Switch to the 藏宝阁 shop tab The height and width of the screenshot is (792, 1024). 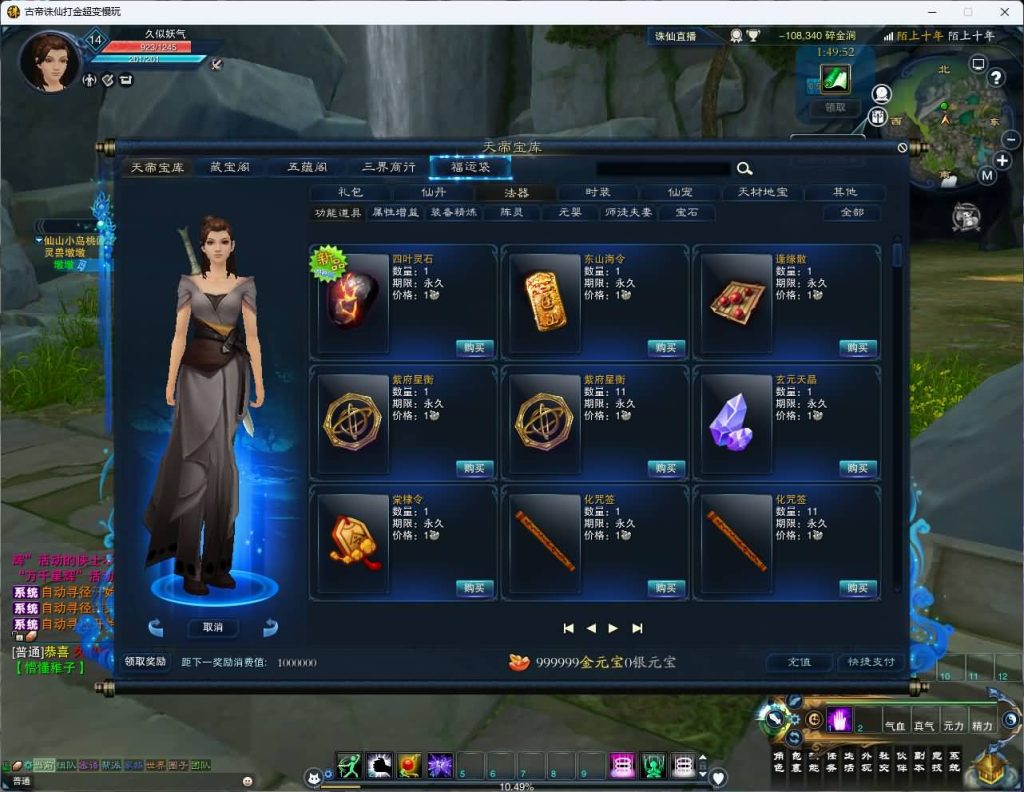point(223,167)
